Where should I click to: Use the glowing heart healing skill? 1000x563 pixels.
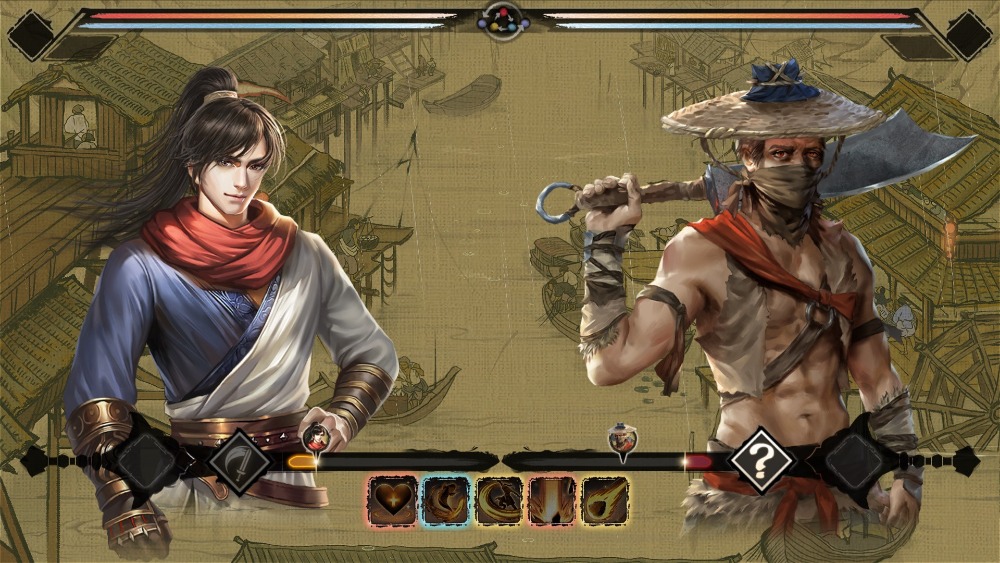[392, 500]
